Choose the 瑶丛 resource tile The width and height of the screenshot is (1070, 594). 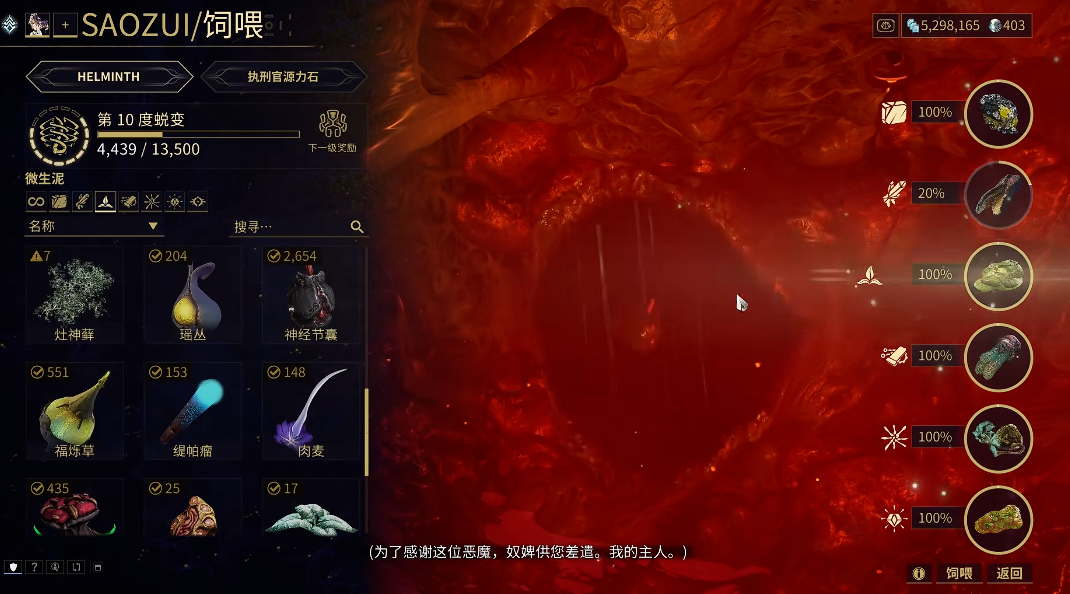(193, 295)
